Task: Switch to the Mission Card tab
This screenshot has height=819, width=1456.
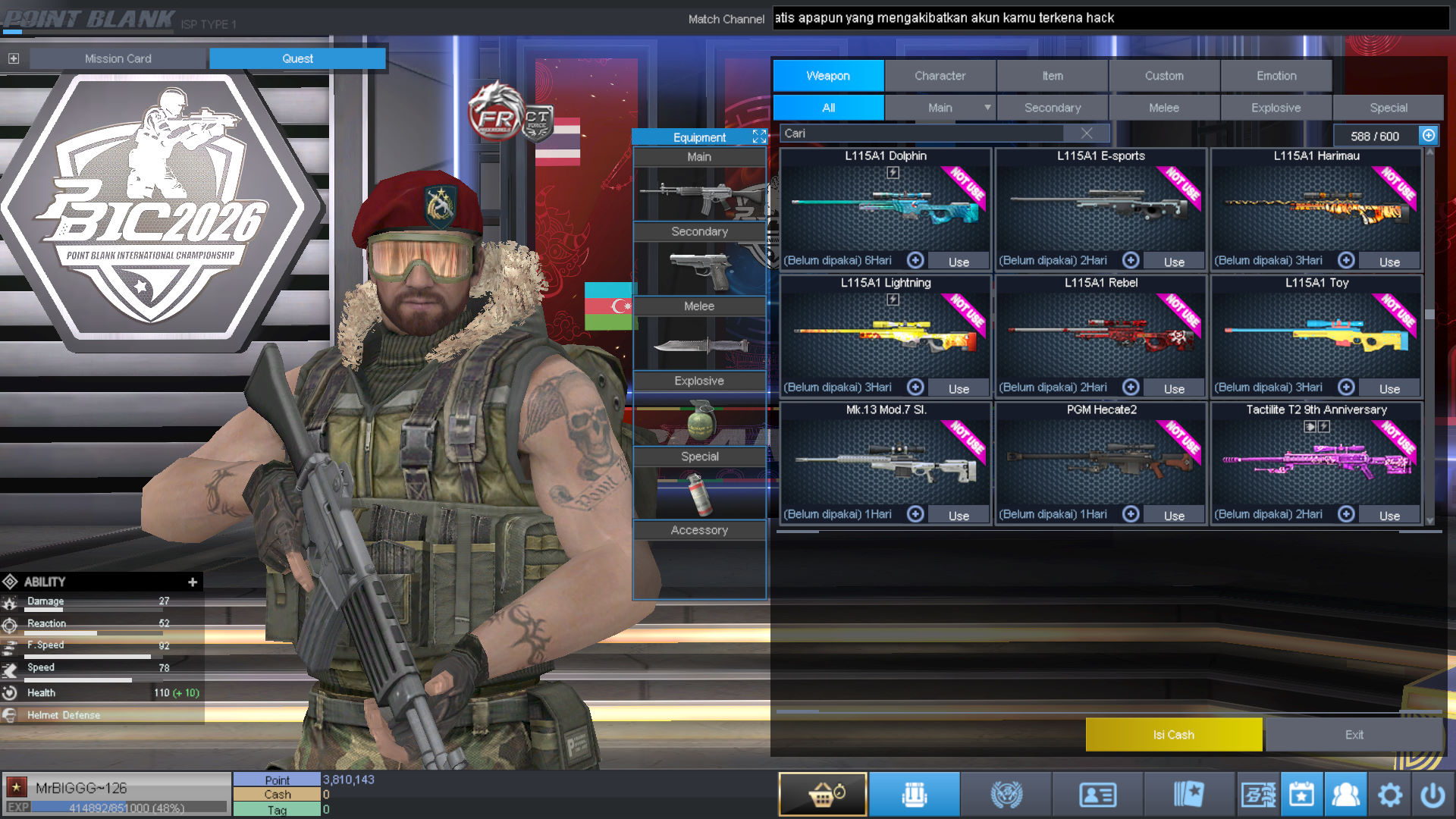Action: (118, 58)
